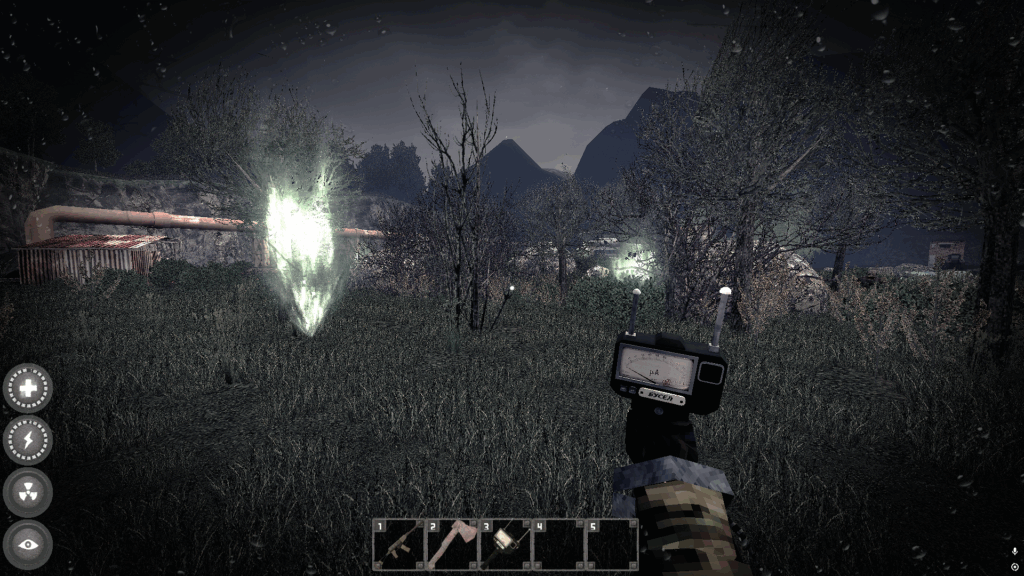Screen dimensions: 1024x576
Task: Toggle the microphone voice chat icon
Action: (1014, 551)
